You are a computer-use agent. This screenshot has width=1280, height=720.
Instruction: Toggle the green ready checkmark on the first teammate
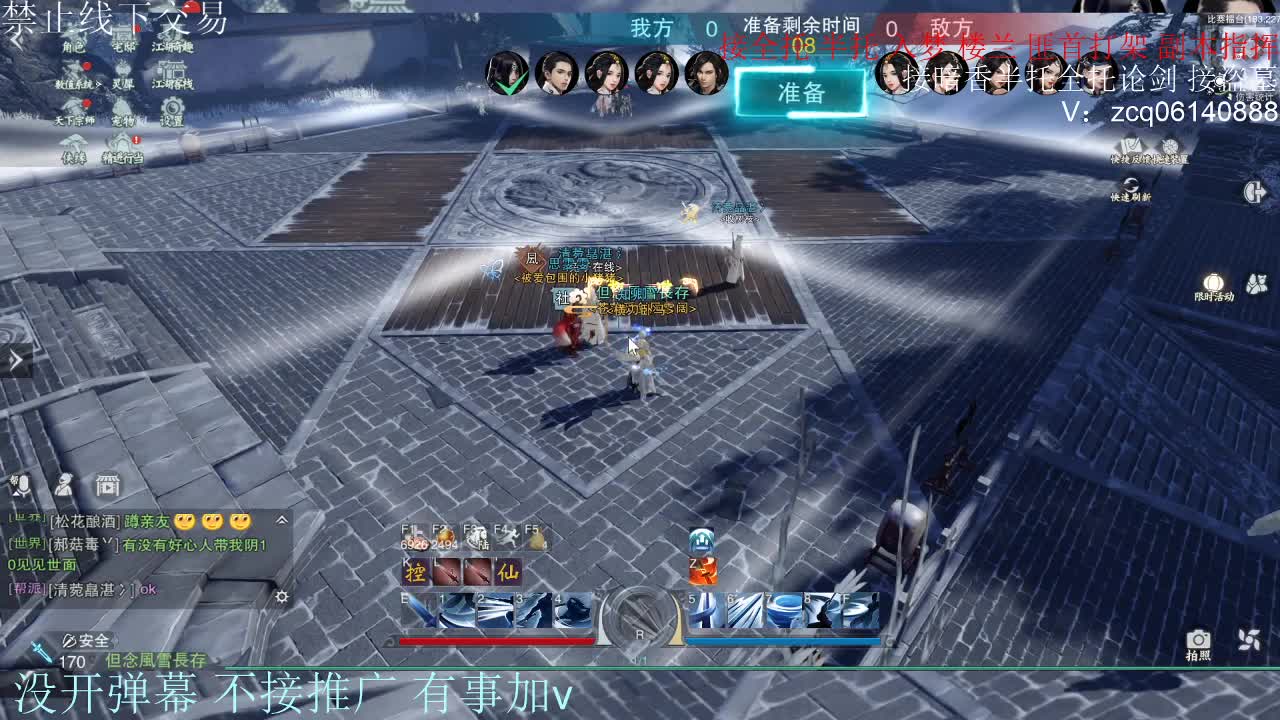click(x=510, y=84)
